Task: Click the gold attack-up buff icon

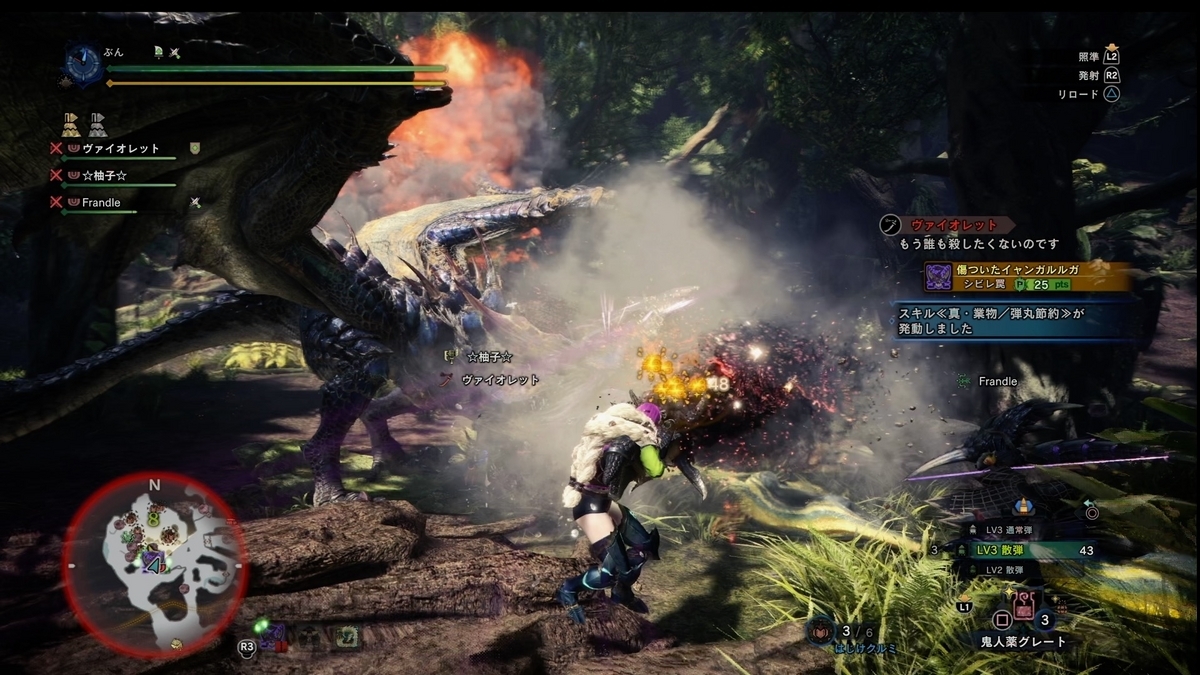Action: tap(71, 125)
